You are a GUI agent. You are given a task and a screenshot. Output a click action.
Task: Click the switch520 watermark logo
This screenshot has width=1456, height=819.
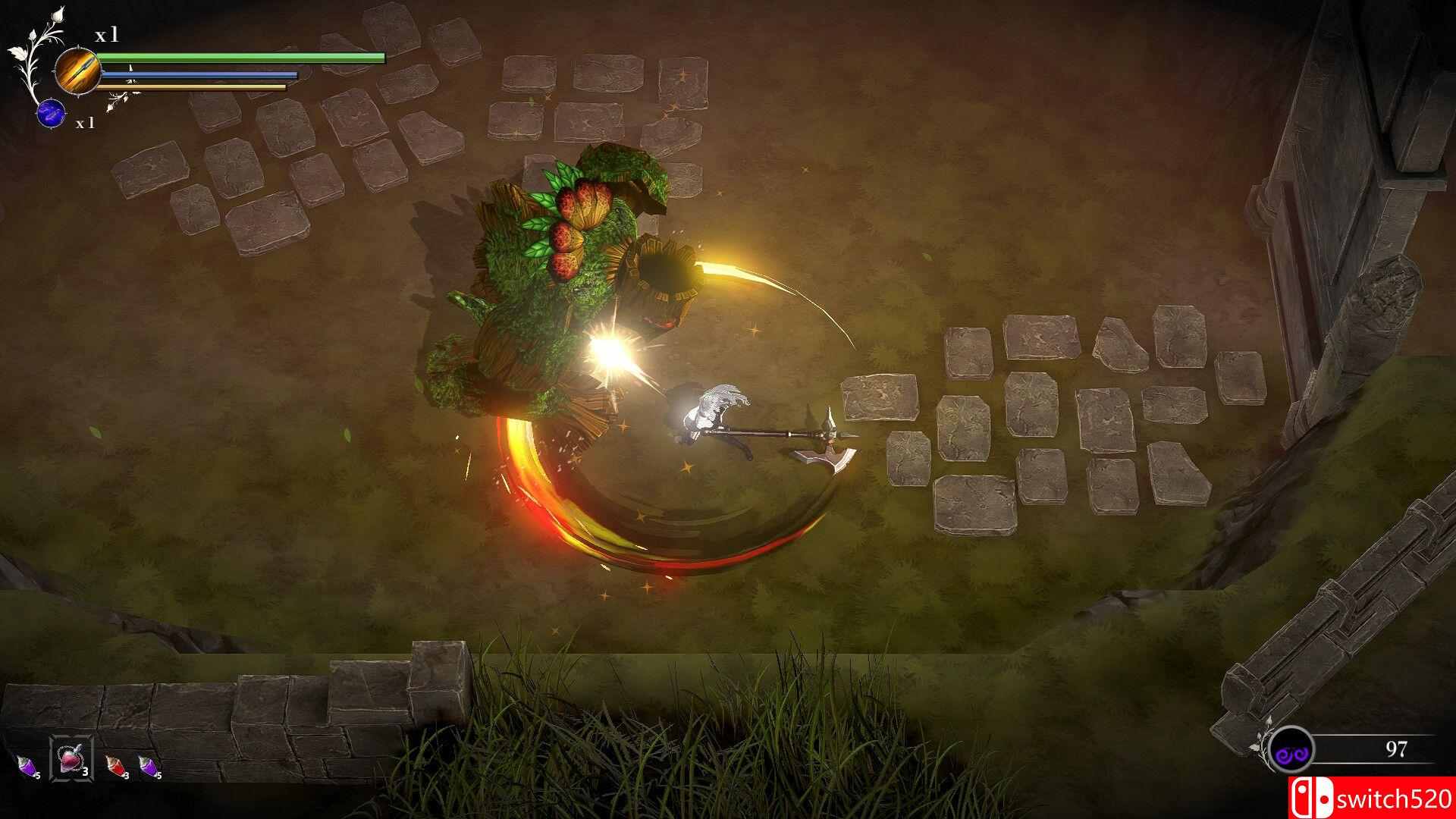coord(1373,798)
